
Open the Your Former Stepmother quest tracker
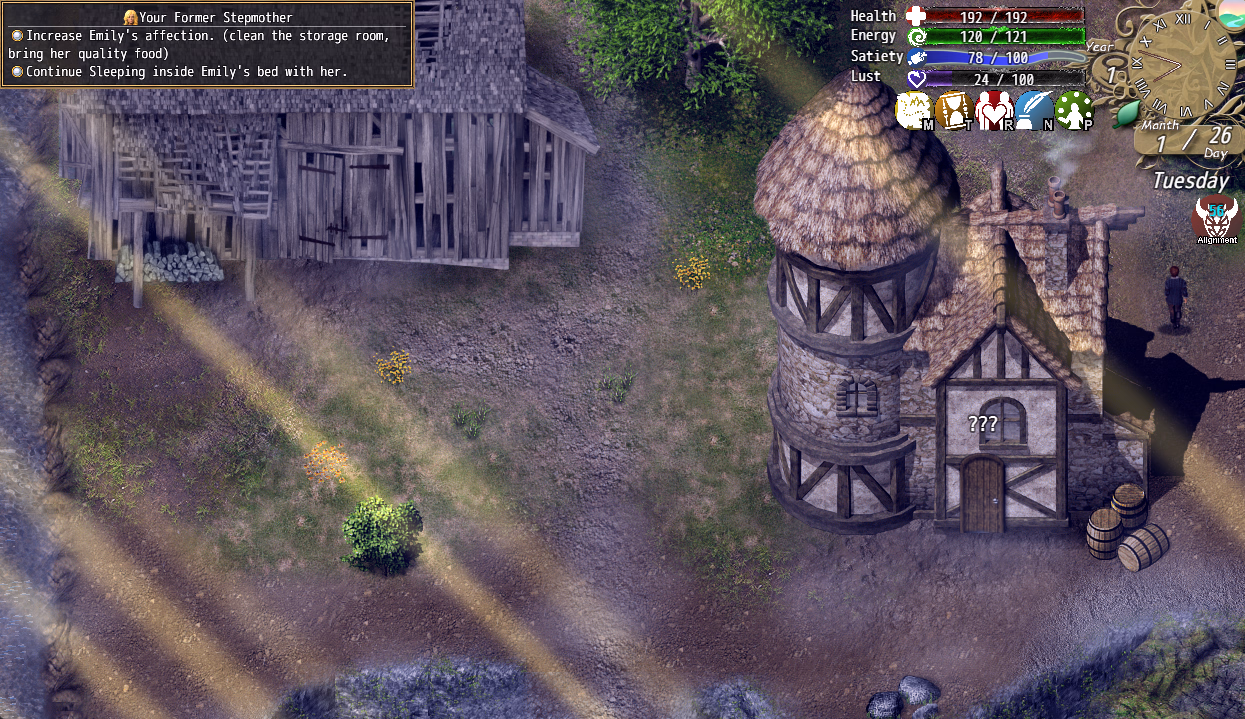click(x=207, y=45)
